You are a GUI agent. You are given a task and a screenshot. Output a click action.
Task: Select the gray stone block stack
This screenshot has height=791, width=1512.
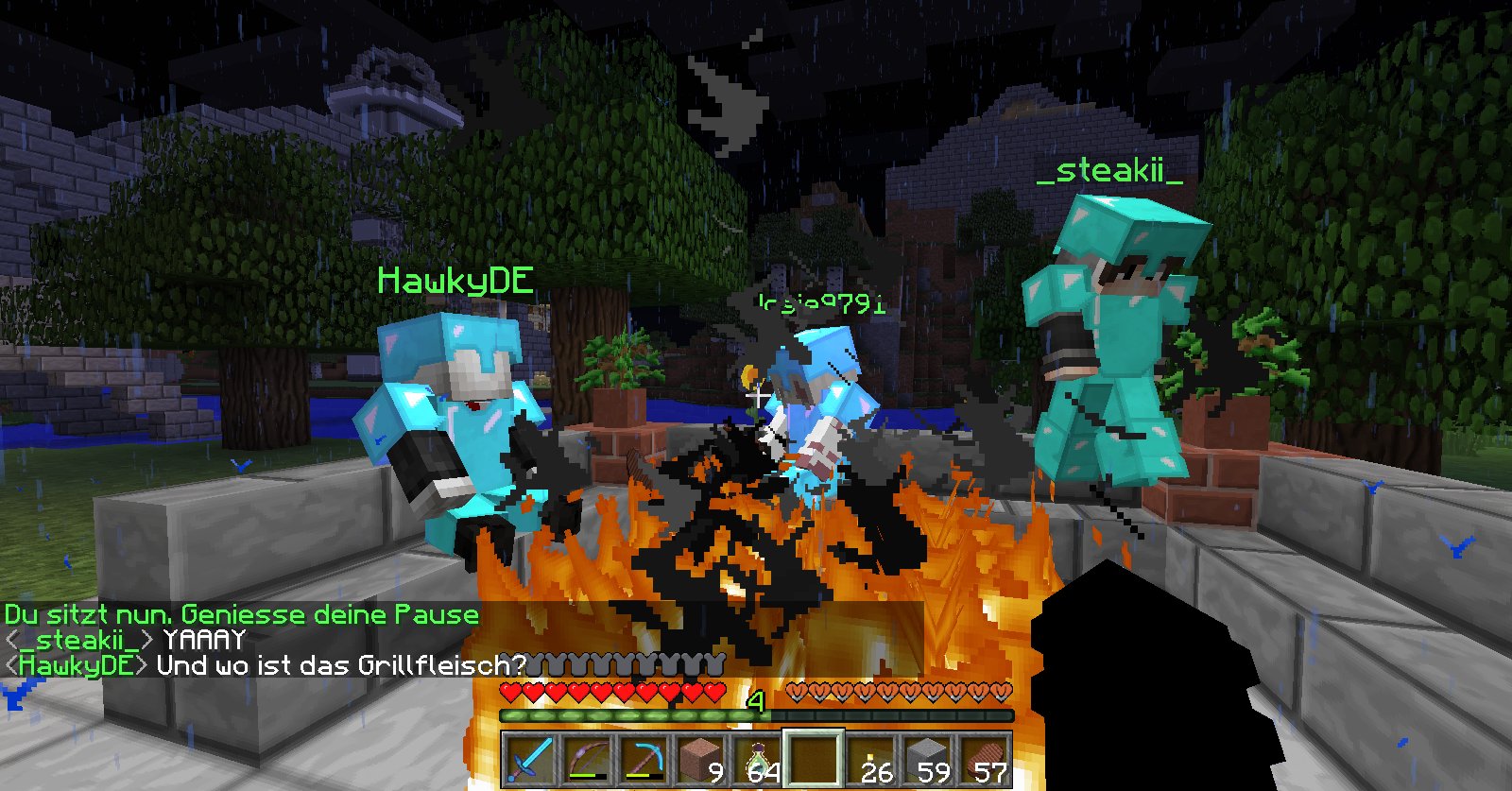coord(927,759)
